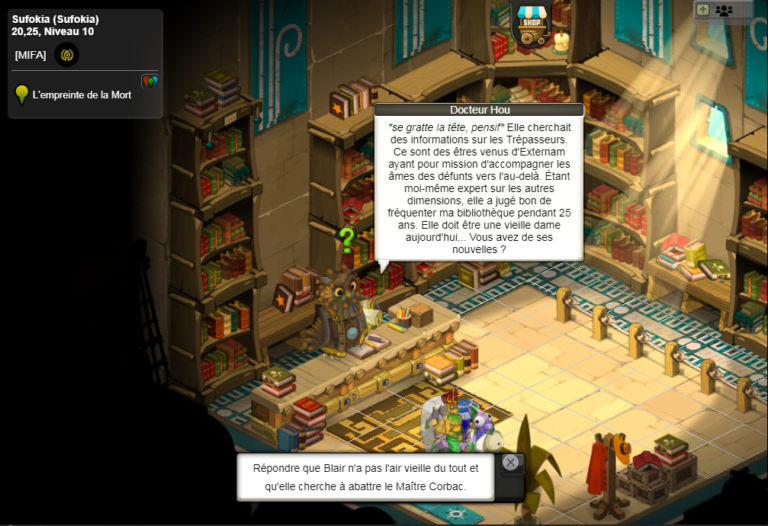Open the quest L'empreinte de la Mort
The width and height of the screenshot is (768, 526).
[82, 95]
